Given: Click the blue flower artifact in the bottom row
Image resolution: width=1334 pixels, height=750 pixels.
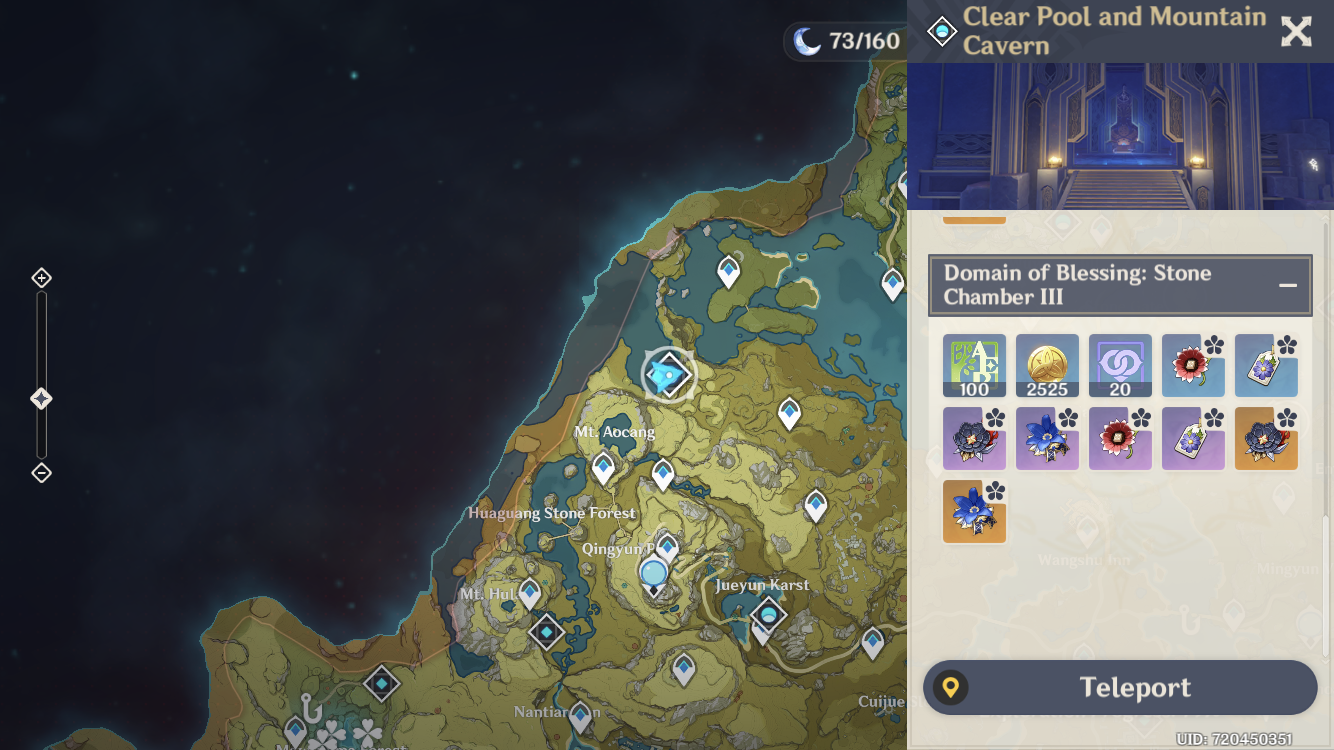Looking at the screenshot, I should [974, 511].
